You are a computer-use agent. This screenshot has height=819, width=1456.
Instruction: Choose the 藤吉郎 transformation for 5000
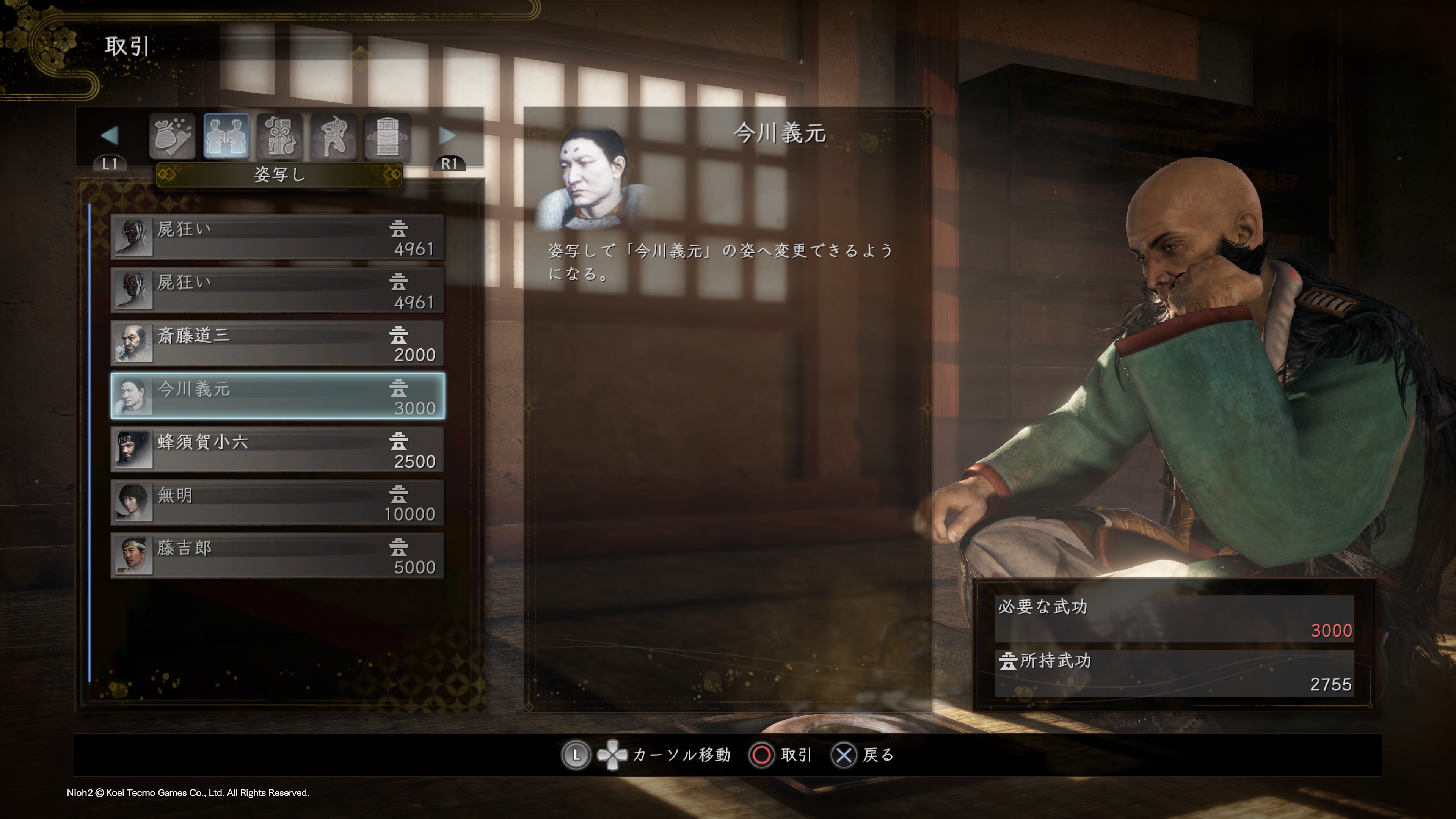277,556
